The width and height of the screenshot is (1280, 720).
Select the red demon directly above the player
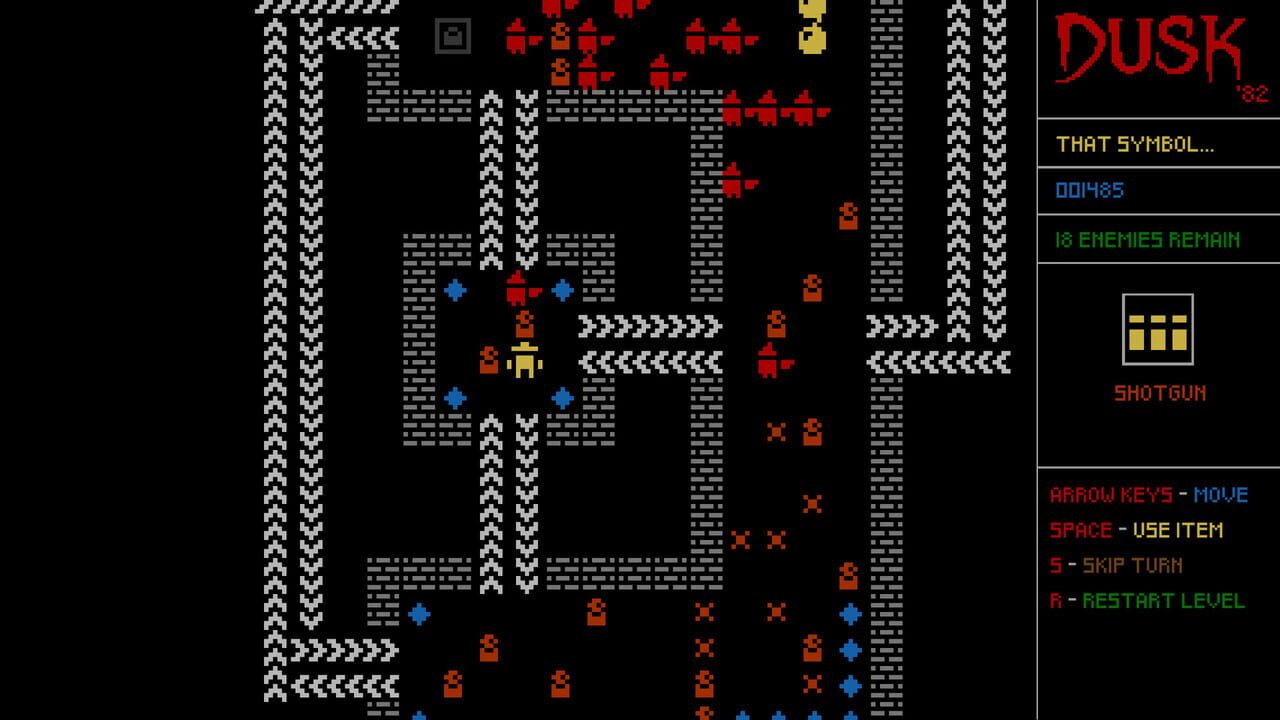click(x=518, y=288)
